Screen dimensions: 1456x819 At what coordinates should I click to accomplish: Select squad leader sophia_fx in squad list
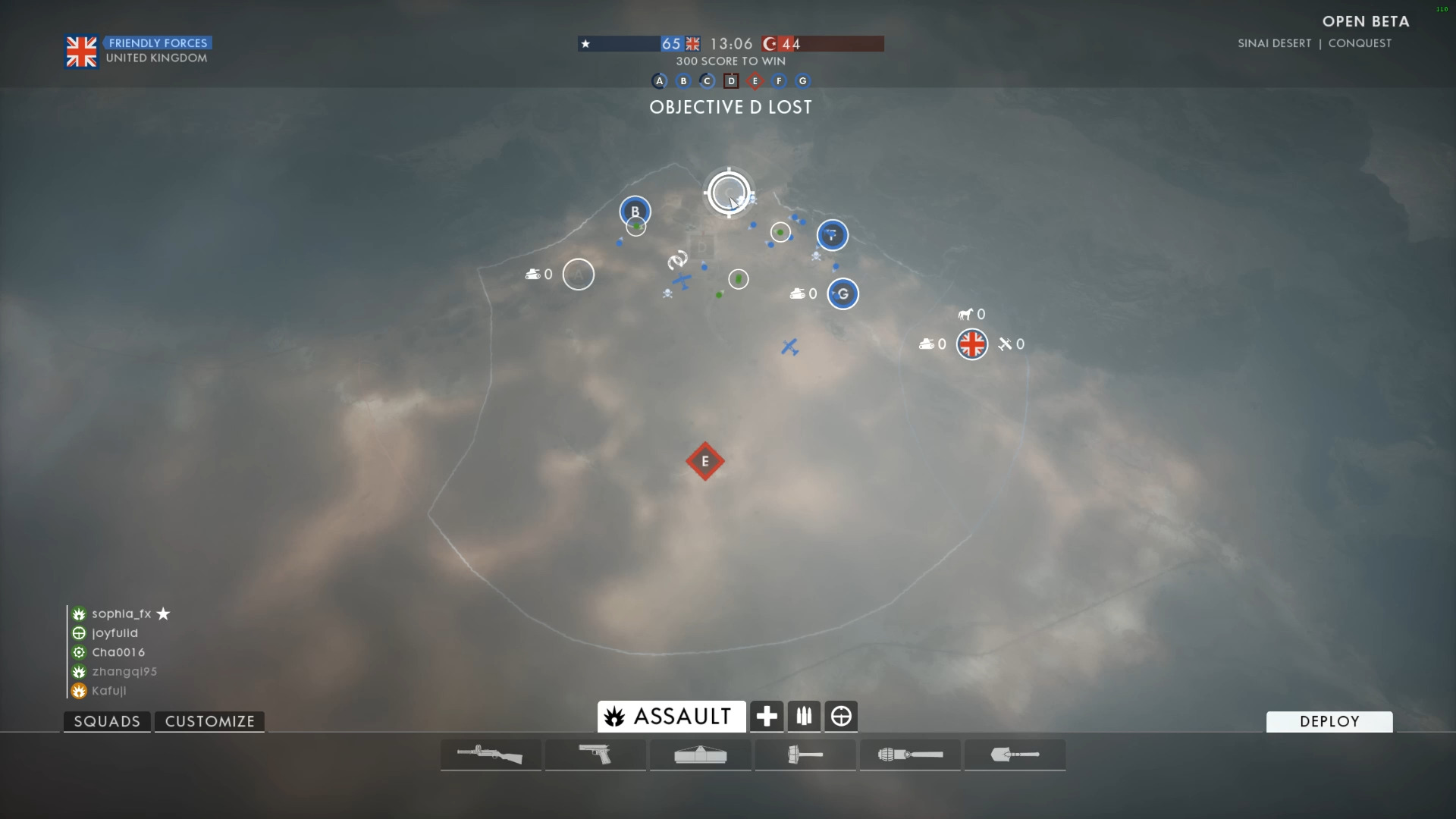(x=121, y=613)
